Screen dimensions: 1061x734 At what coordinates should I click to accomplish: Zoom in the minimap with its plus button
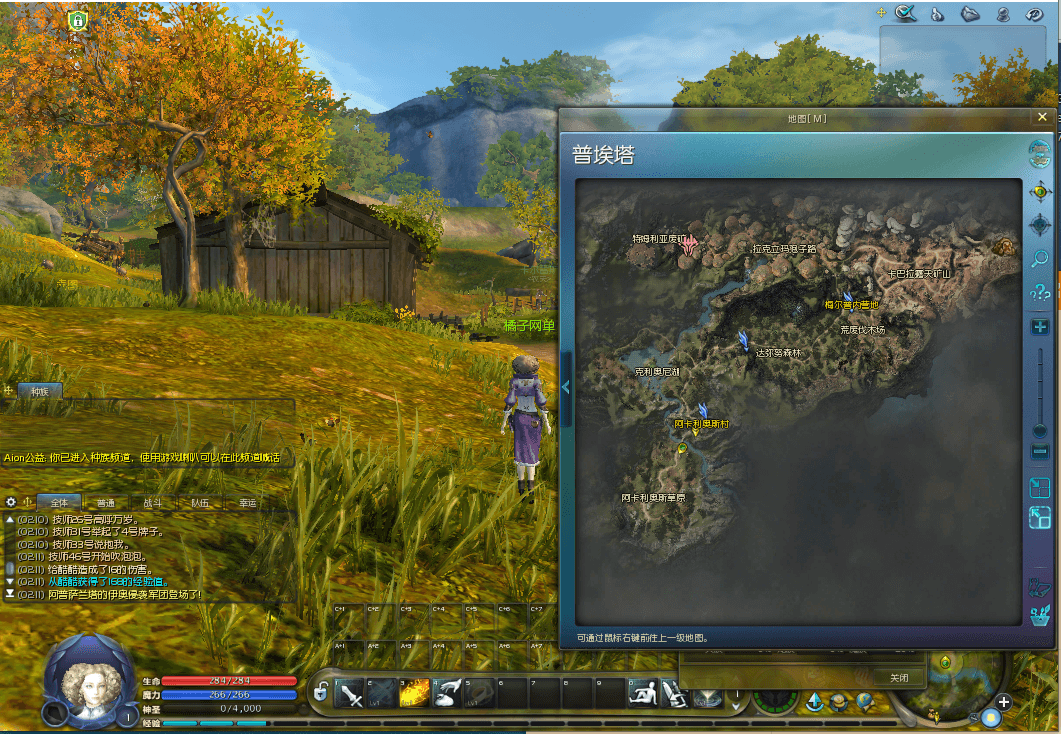point(1003,702)
